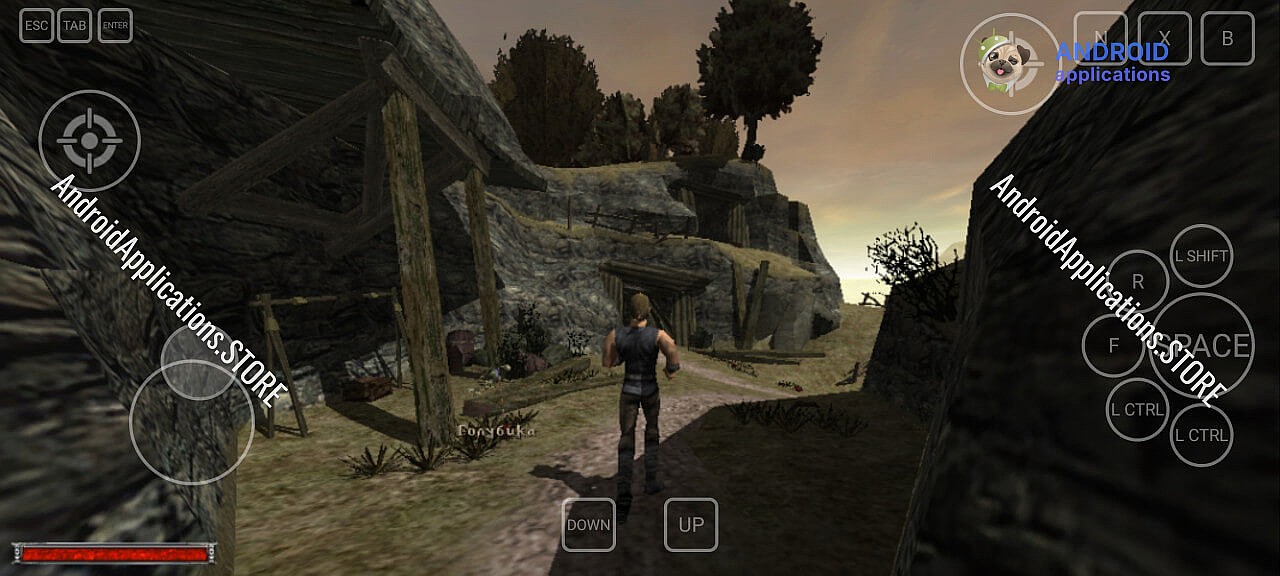This screenshot has height=576, width=1280.
Task: Tap the round F button
Action: 1113,346
